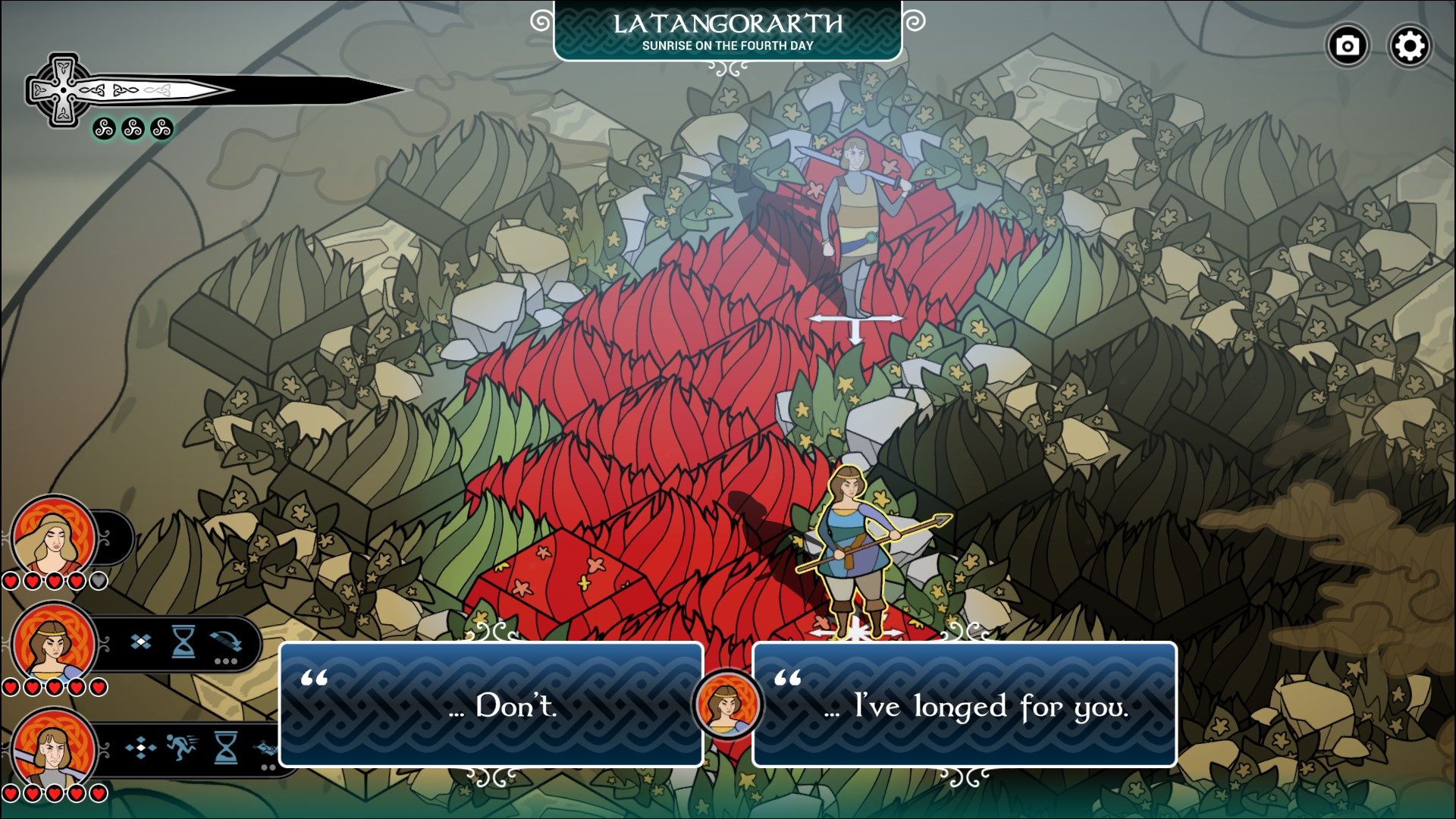Choose the "I've longed for you" reply
The height and width of the screenshot is (819, 1456).
(964, 704)
